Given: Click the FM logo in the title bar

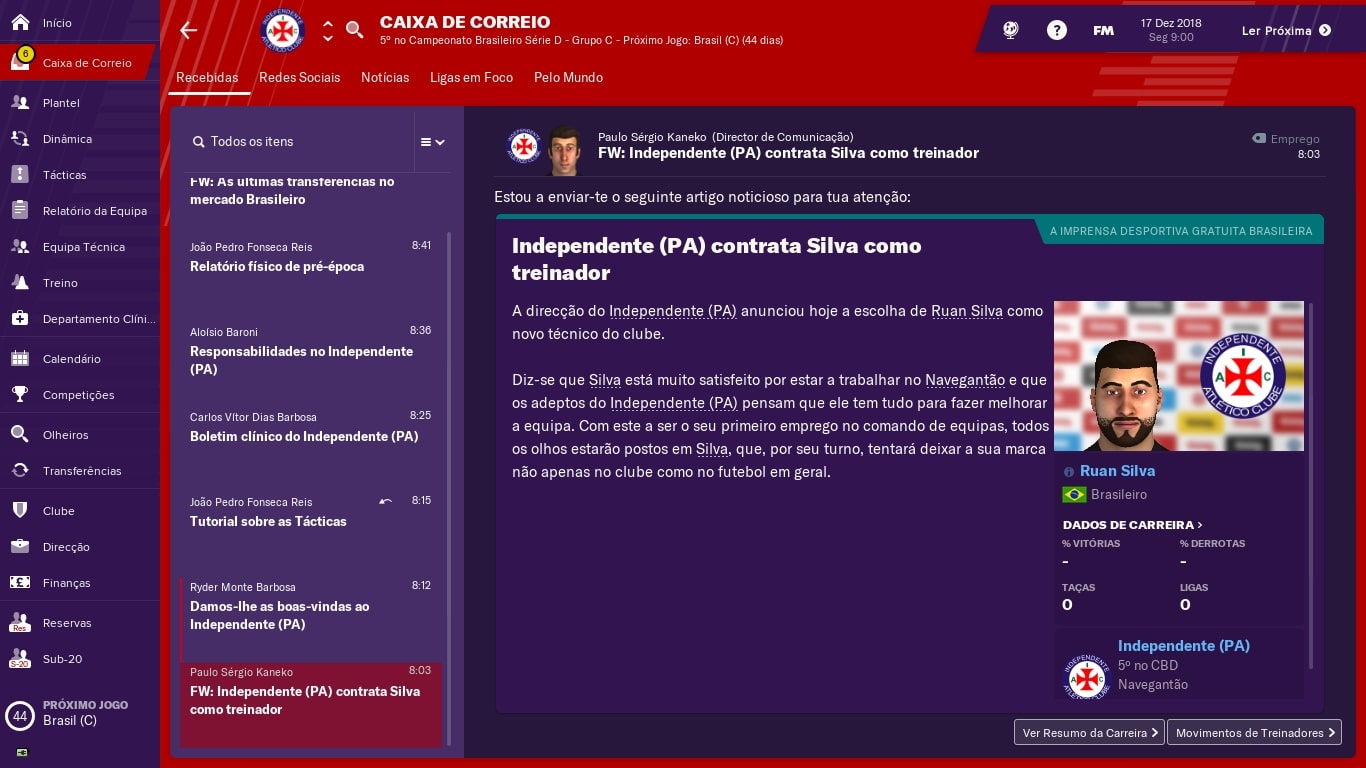Looking at the screenshot, I should click(x=1103, y=30).
